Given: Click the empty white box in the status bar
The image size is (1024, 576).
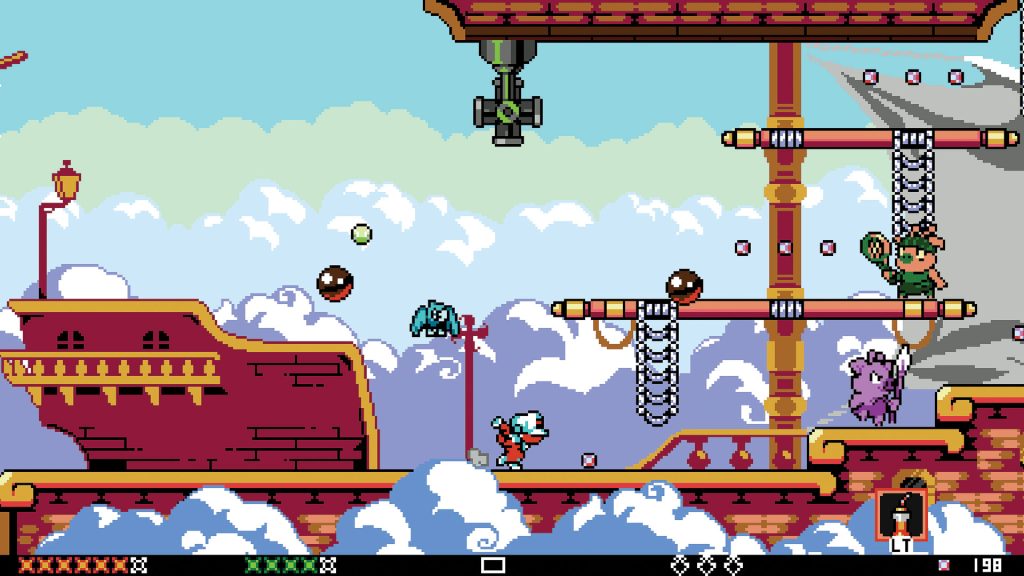Looking at the screenshot, I should point(493,565).
